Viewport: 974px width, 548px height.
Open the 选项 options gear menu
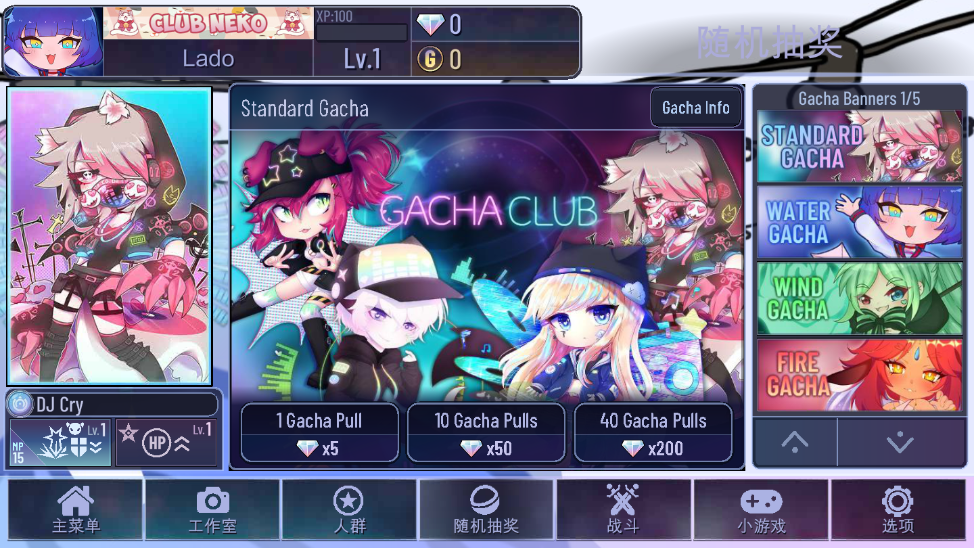tap(897, 510)
